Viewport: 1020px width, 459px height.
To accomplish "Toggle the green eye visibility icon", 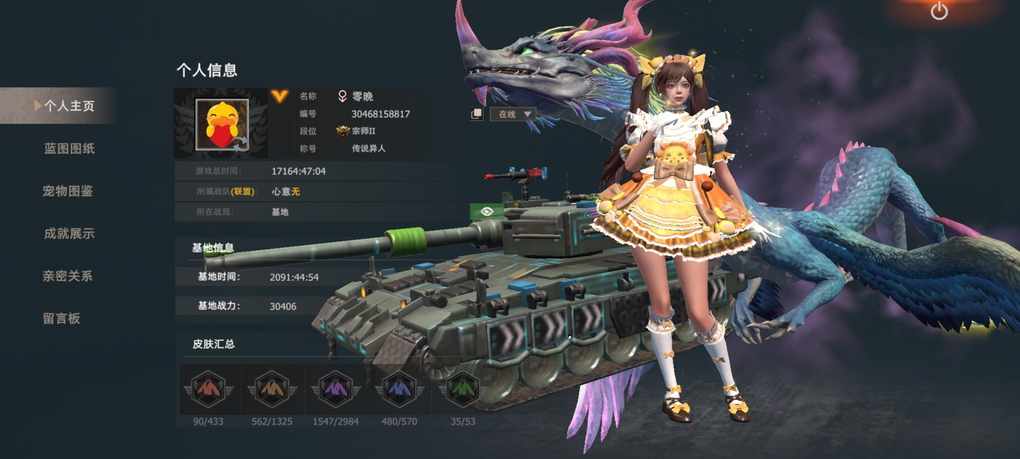I will tap(485, 212).
